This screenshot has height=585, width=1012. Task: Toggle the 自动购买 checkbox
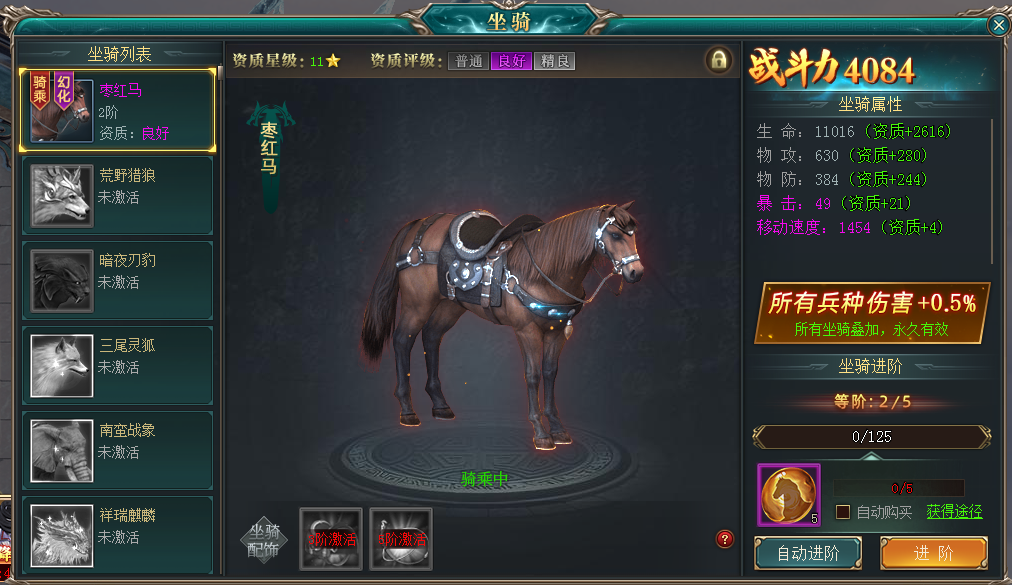click(x=843, y=512)
